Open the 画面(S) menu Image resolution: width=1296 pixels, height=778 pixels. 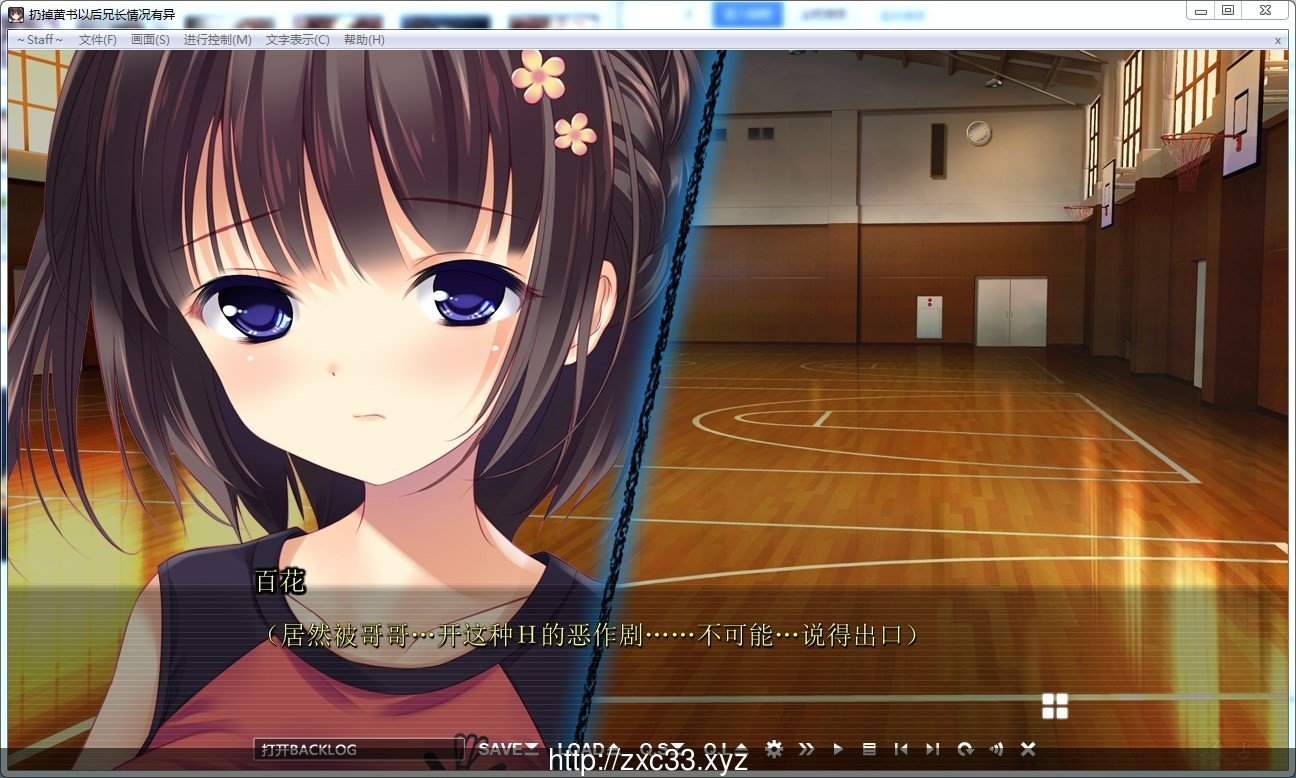[x=149, y=40]
